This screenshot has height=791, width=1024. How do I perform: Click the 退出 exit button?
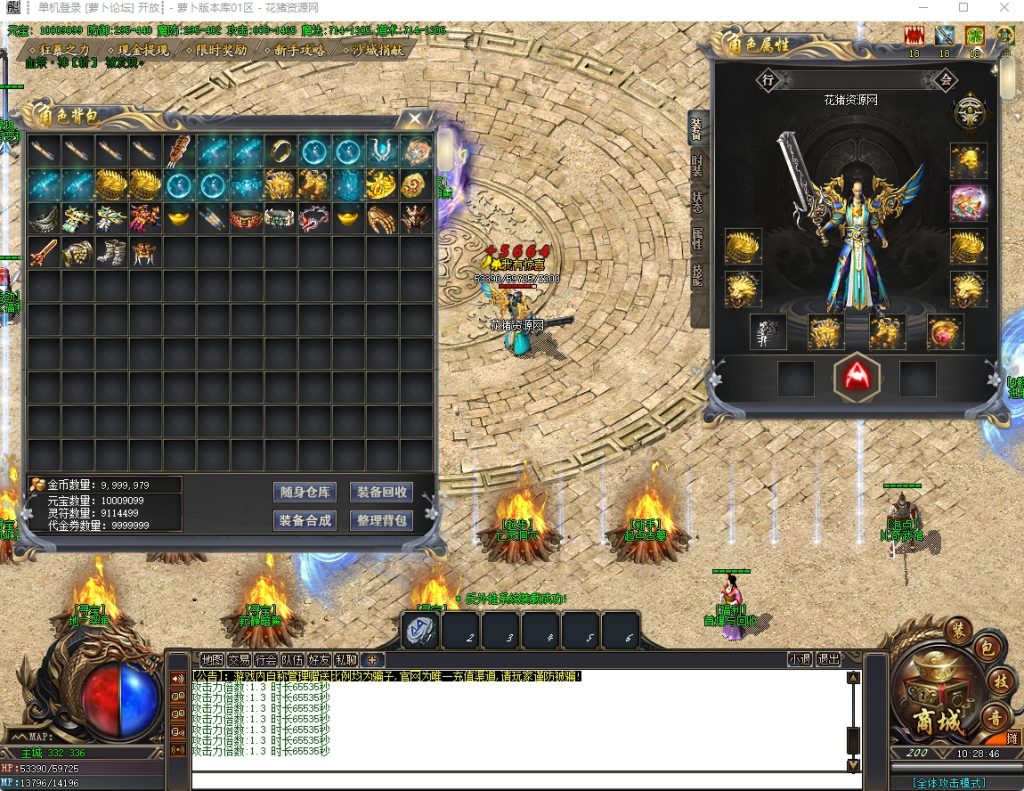(x=829, y=660)
